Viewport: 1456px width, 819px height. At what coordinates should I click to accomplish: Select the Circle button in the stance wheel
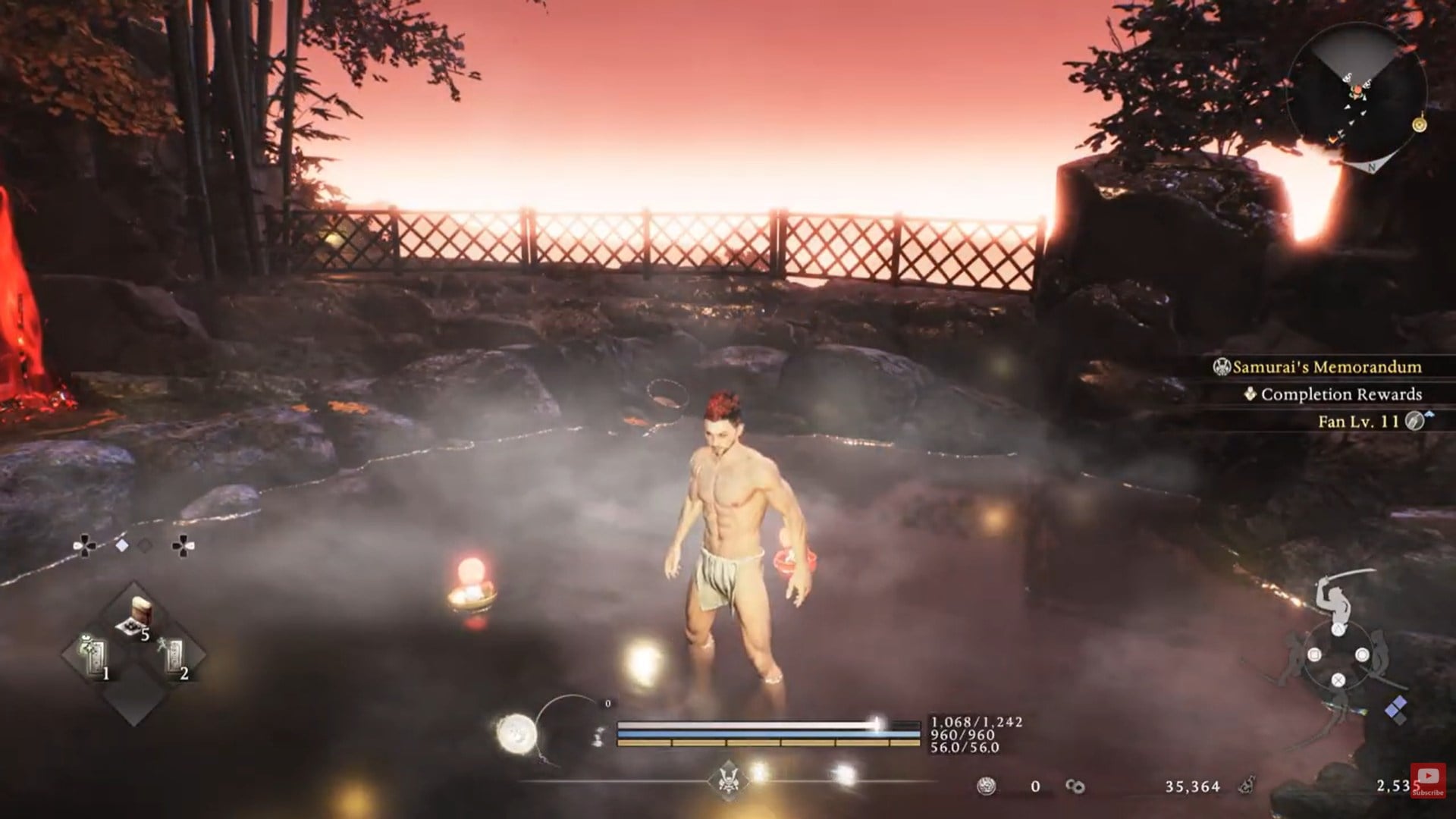(1363, 654)
